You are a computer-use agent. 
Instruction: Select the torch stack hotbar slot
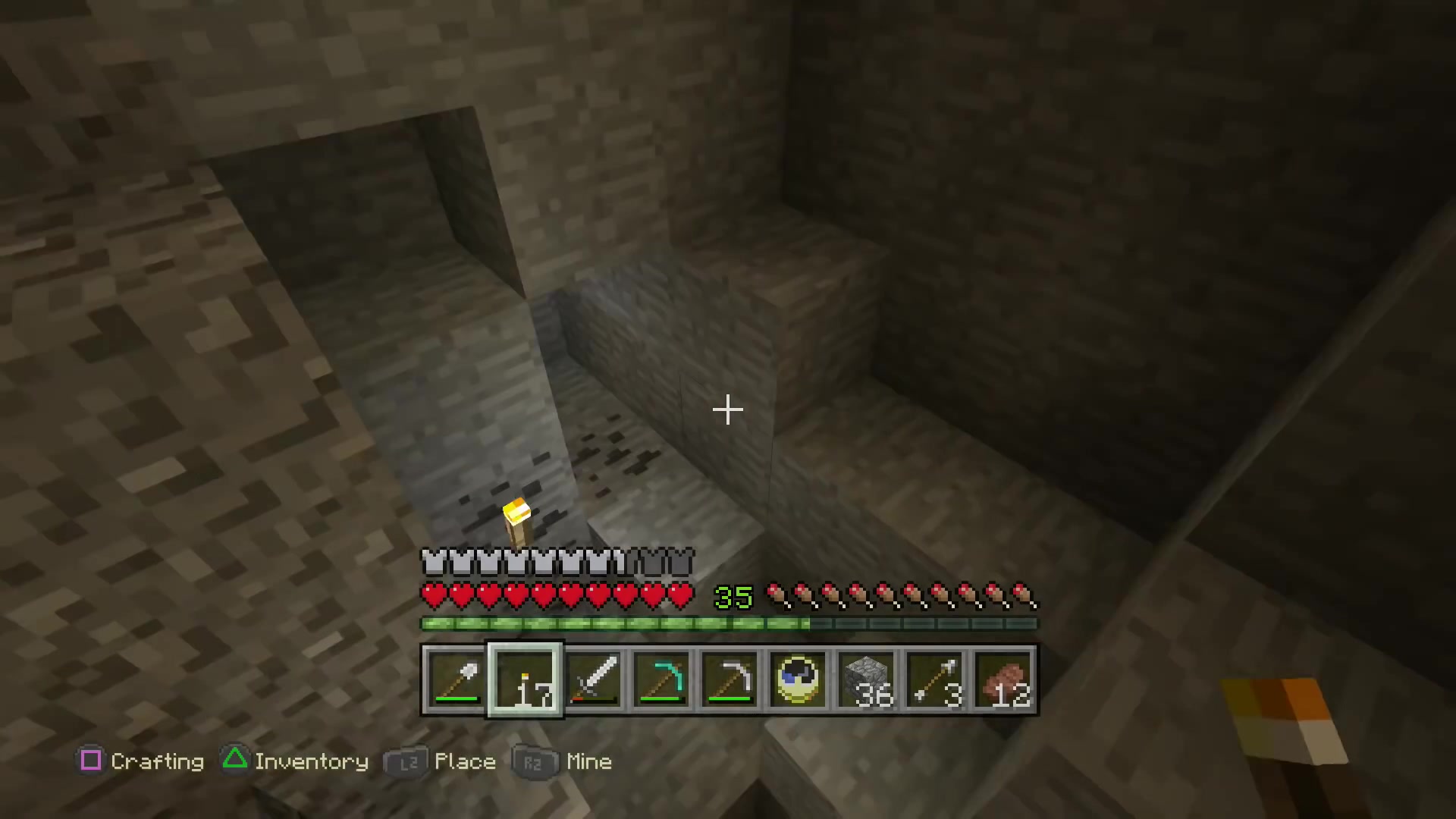tap(525, 680)
